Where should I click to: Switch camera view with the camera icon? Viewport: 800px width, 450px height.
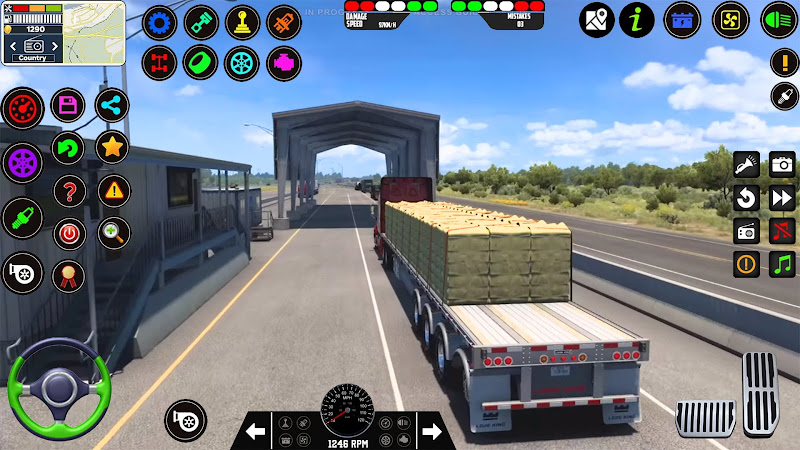[782, 164]
